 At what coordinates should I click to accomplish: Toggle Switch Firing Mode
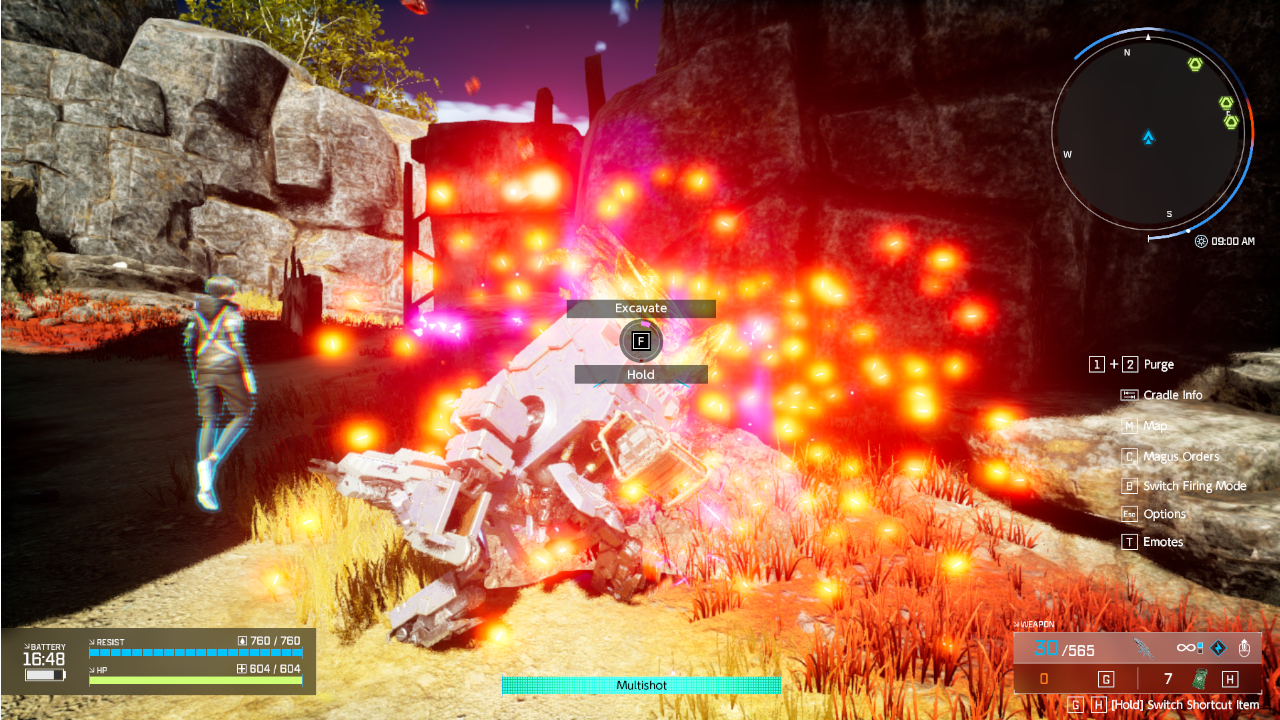[1185, 486]
